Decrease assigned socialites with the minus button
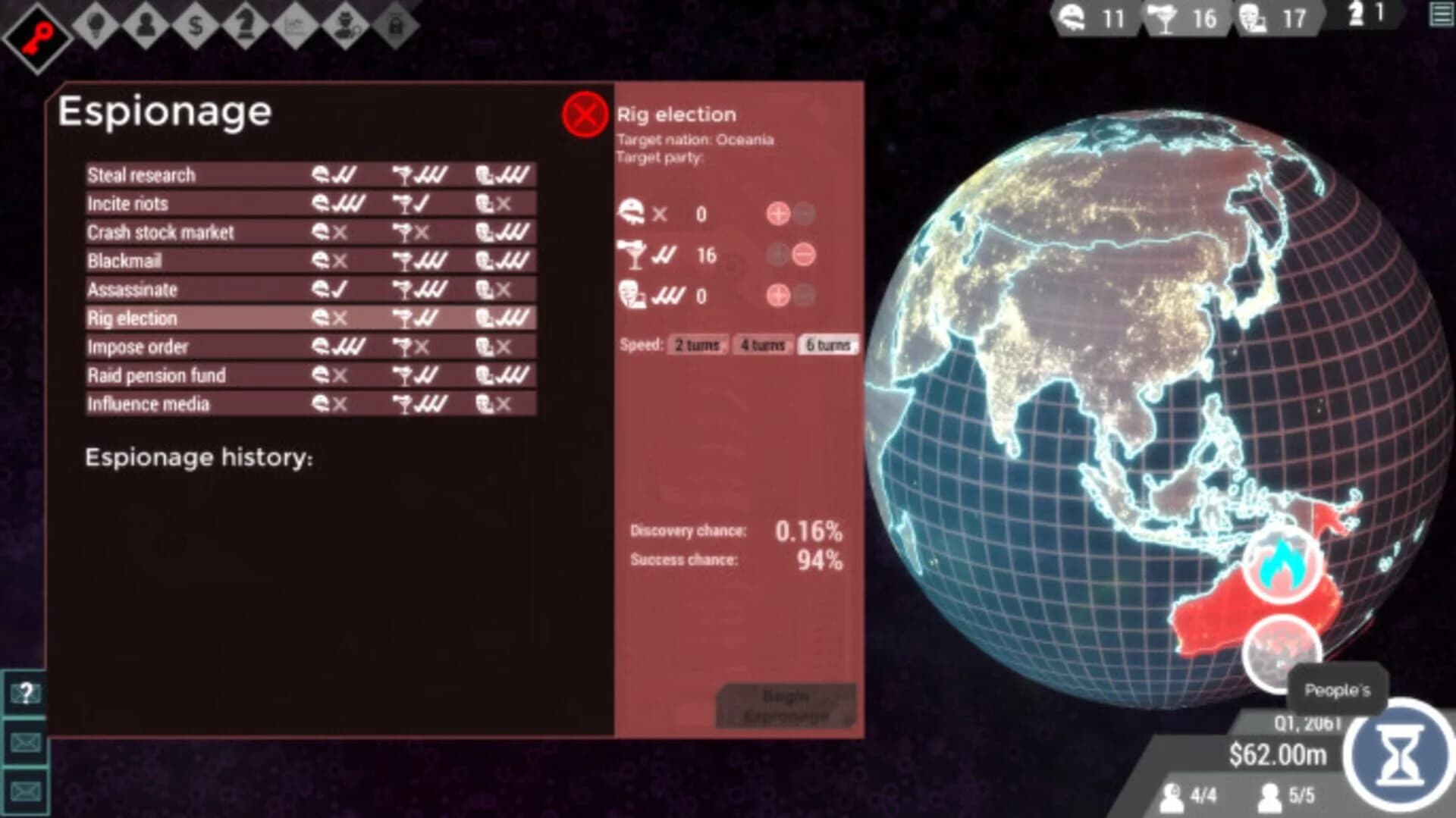 [806, 255]
